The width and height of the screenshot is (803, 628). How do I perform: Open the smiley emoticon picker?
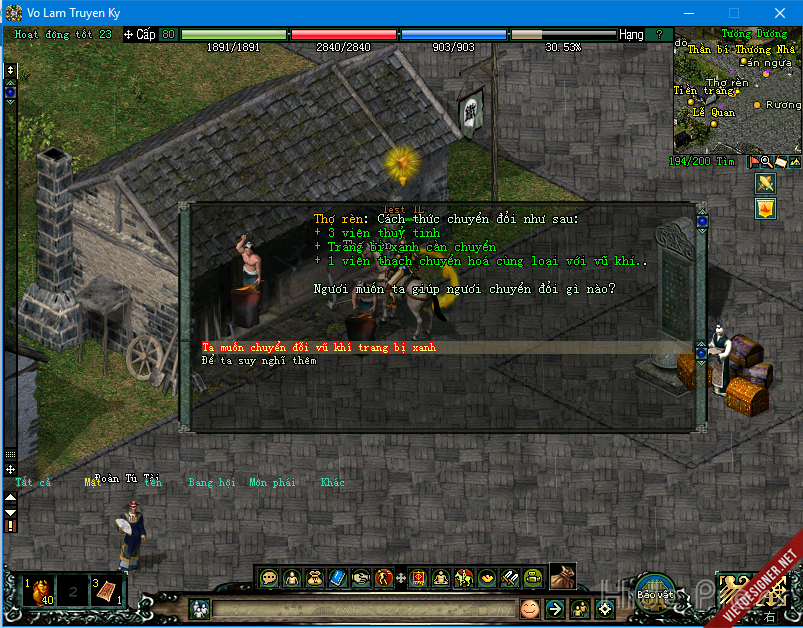(x=529, y=608)
